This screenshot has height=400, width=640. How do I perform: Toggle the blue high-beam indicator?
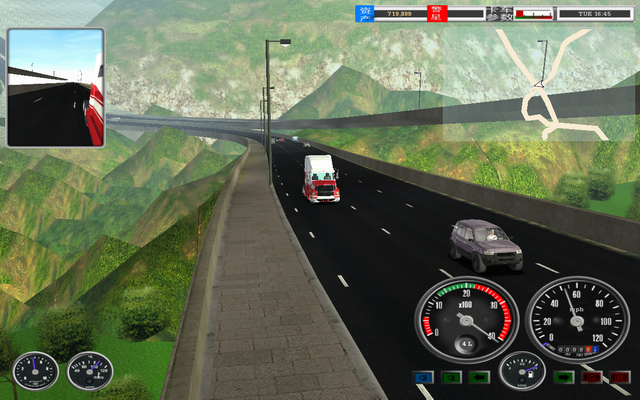click(x=422, y=377)
